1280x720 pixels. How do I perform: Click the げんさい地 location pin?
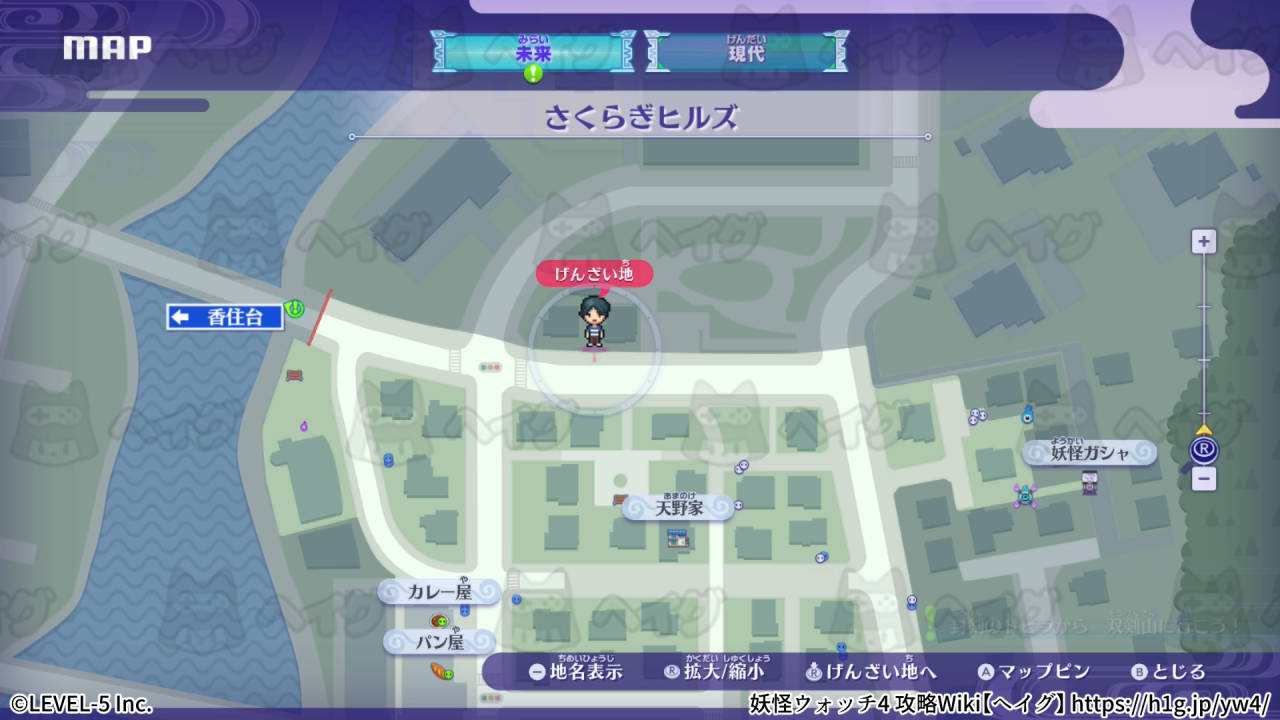[x=594, y=274]
